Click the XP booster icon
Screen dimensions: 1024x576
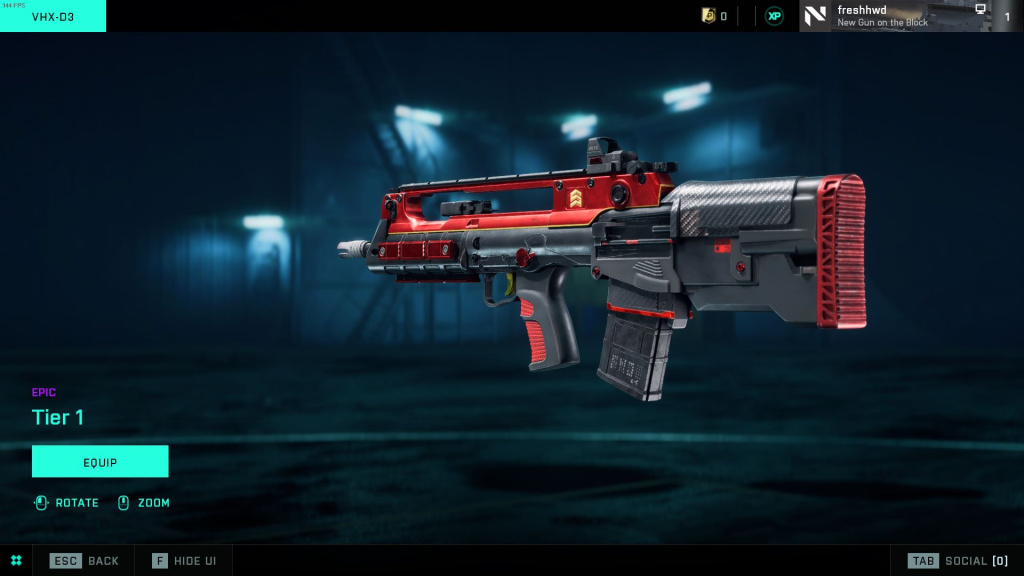pos(774,16)
